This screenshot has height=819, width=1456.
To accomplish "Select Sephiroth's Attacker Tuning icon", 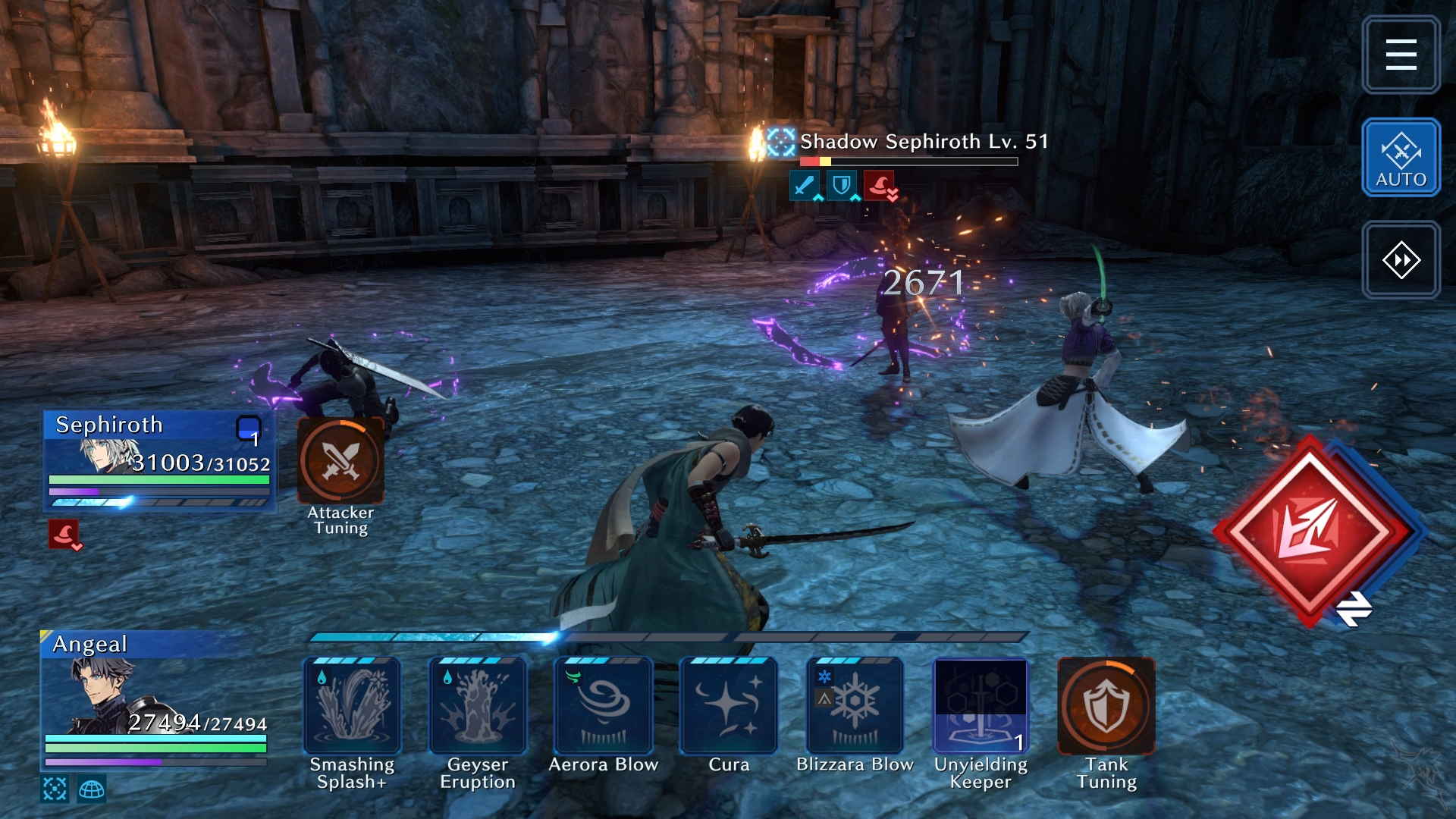I will point(340,460).
